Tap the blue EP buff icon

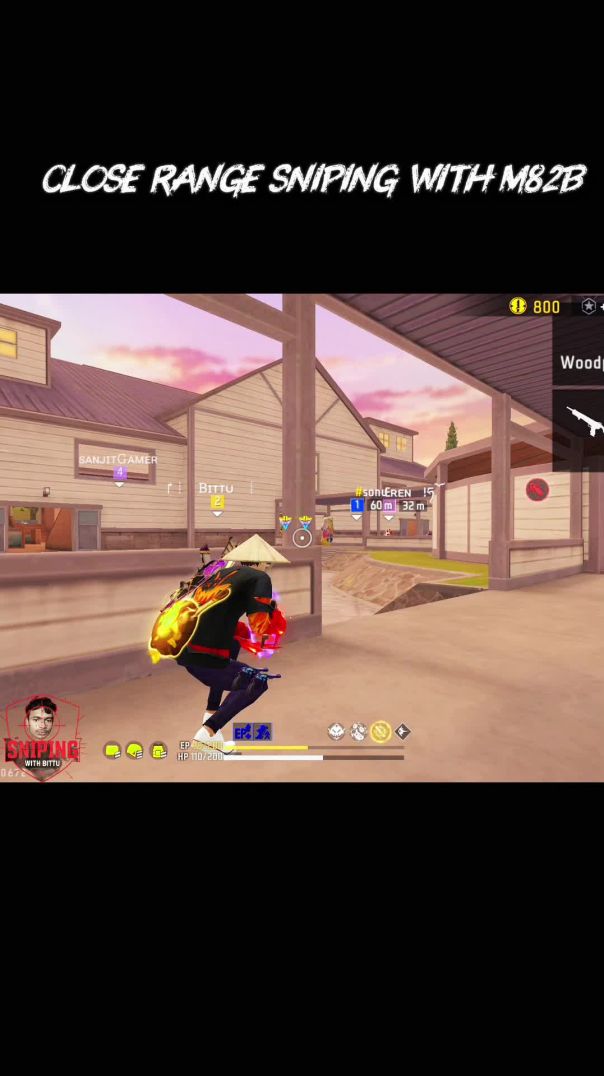pyautogui.click(x=242, y=732)
